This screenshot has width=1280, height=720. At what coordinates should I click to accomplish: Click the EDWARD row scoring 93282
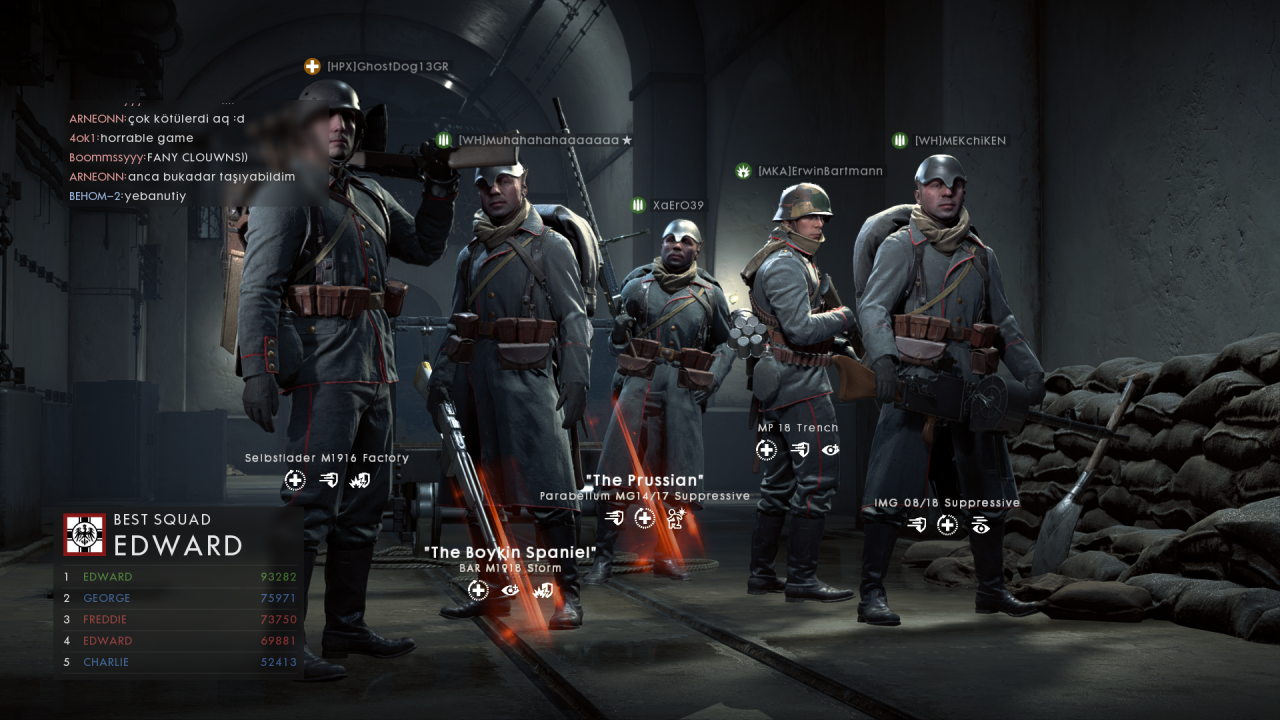coord(180,577)
